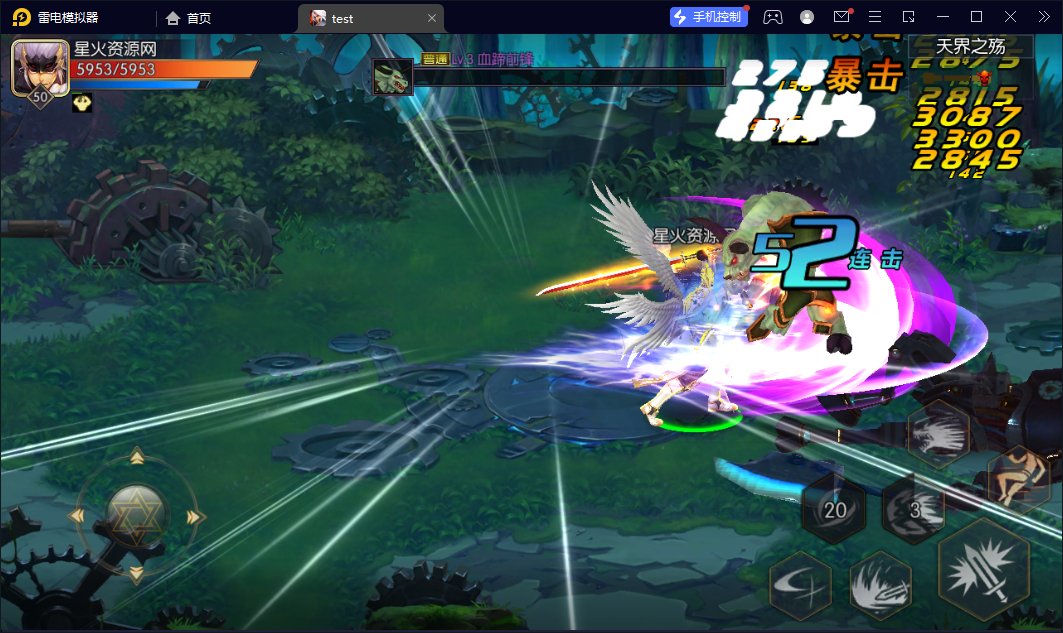Use the crouching figure dodge skill
The image size is (1063, 633).
click(x=1018, y=478)
